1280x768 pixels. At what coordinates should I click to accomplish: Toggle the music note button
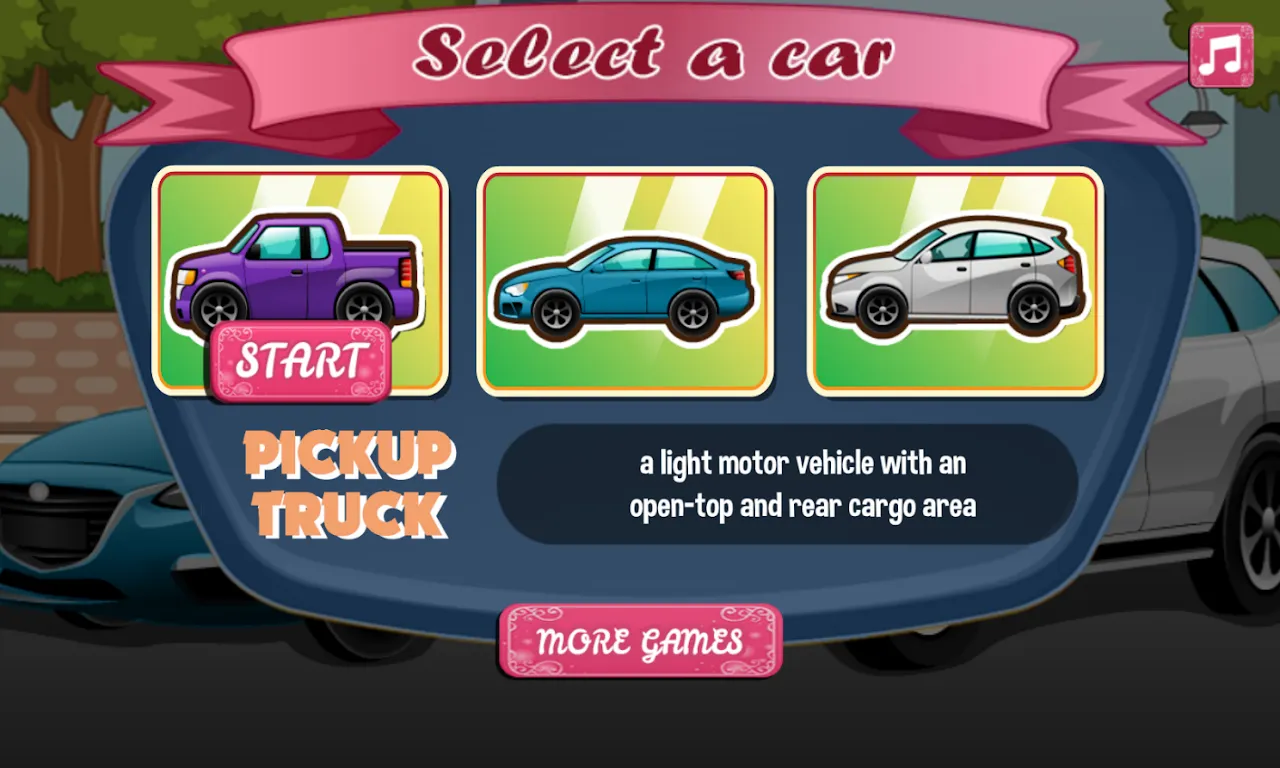(x=1221, y=56)
